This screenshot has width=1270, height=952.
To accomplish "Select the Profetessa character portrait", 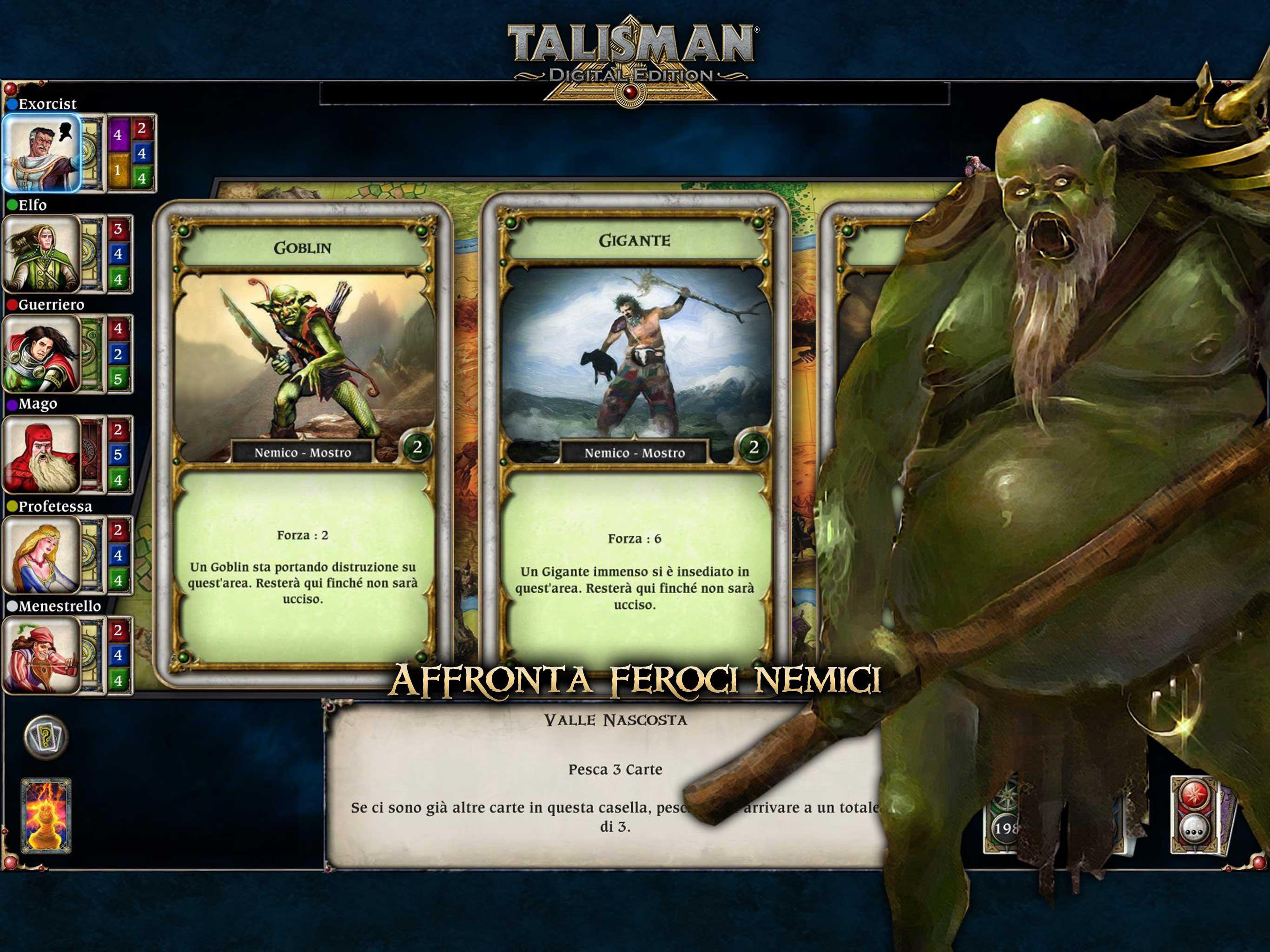I will (x=40, y=554).
